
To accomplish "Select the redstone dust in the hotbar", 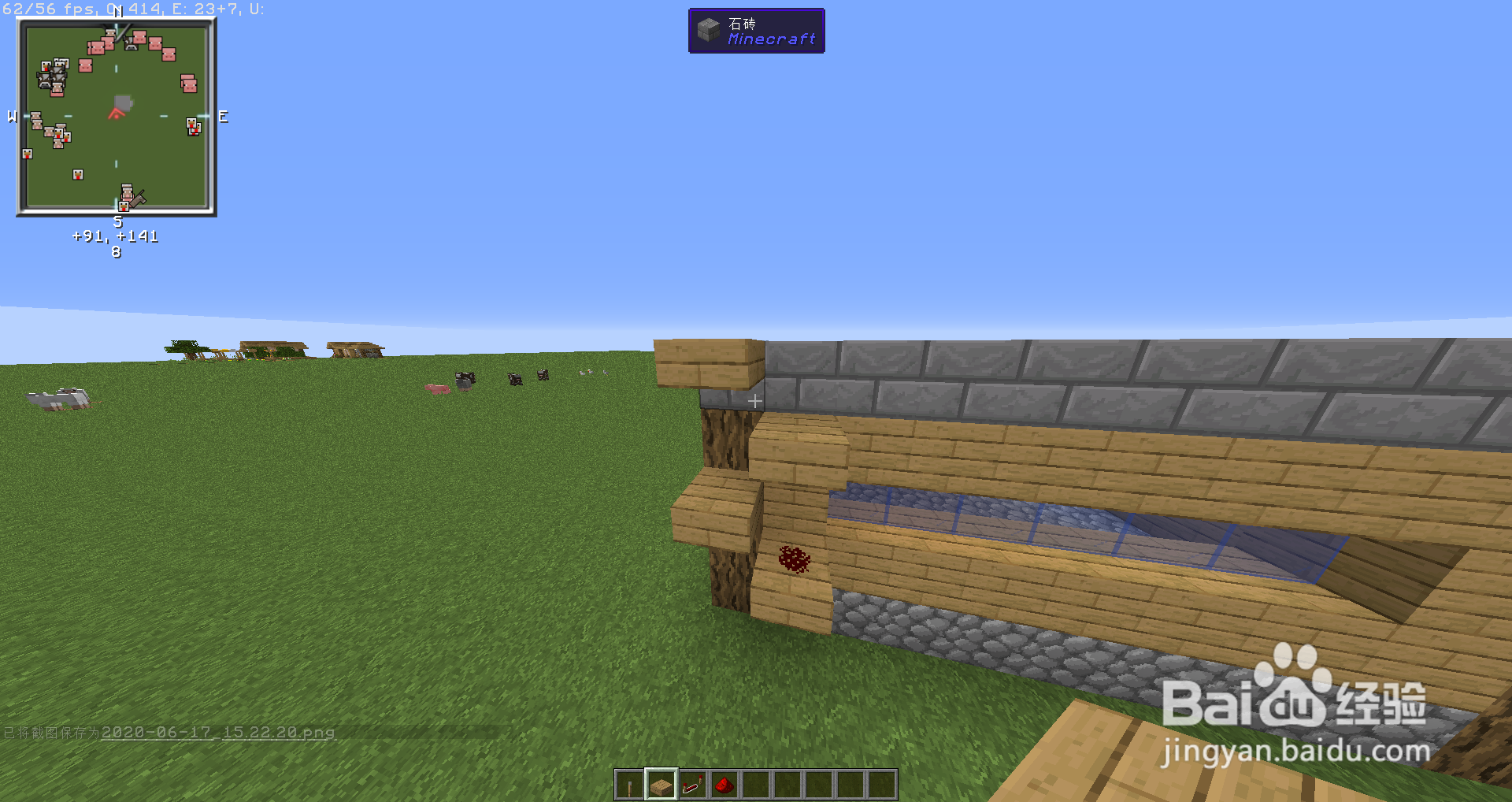I will (x=725, y=785).
